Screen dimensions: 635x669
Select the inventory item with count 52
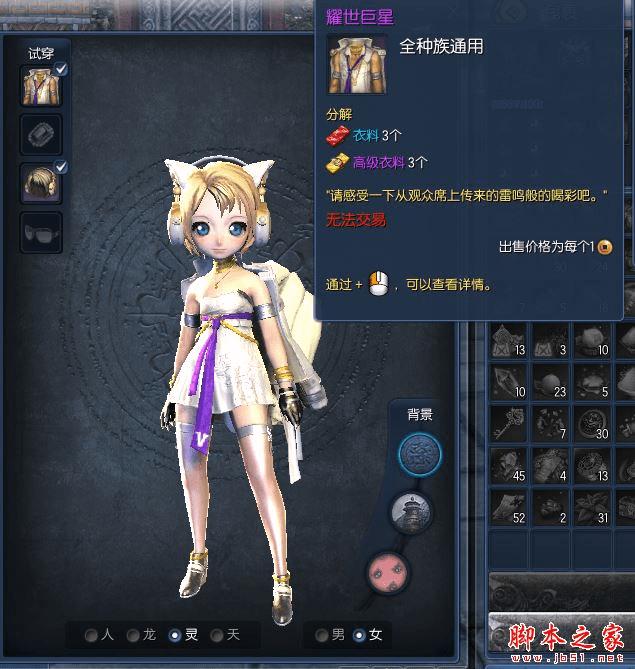tap(509, 506)
